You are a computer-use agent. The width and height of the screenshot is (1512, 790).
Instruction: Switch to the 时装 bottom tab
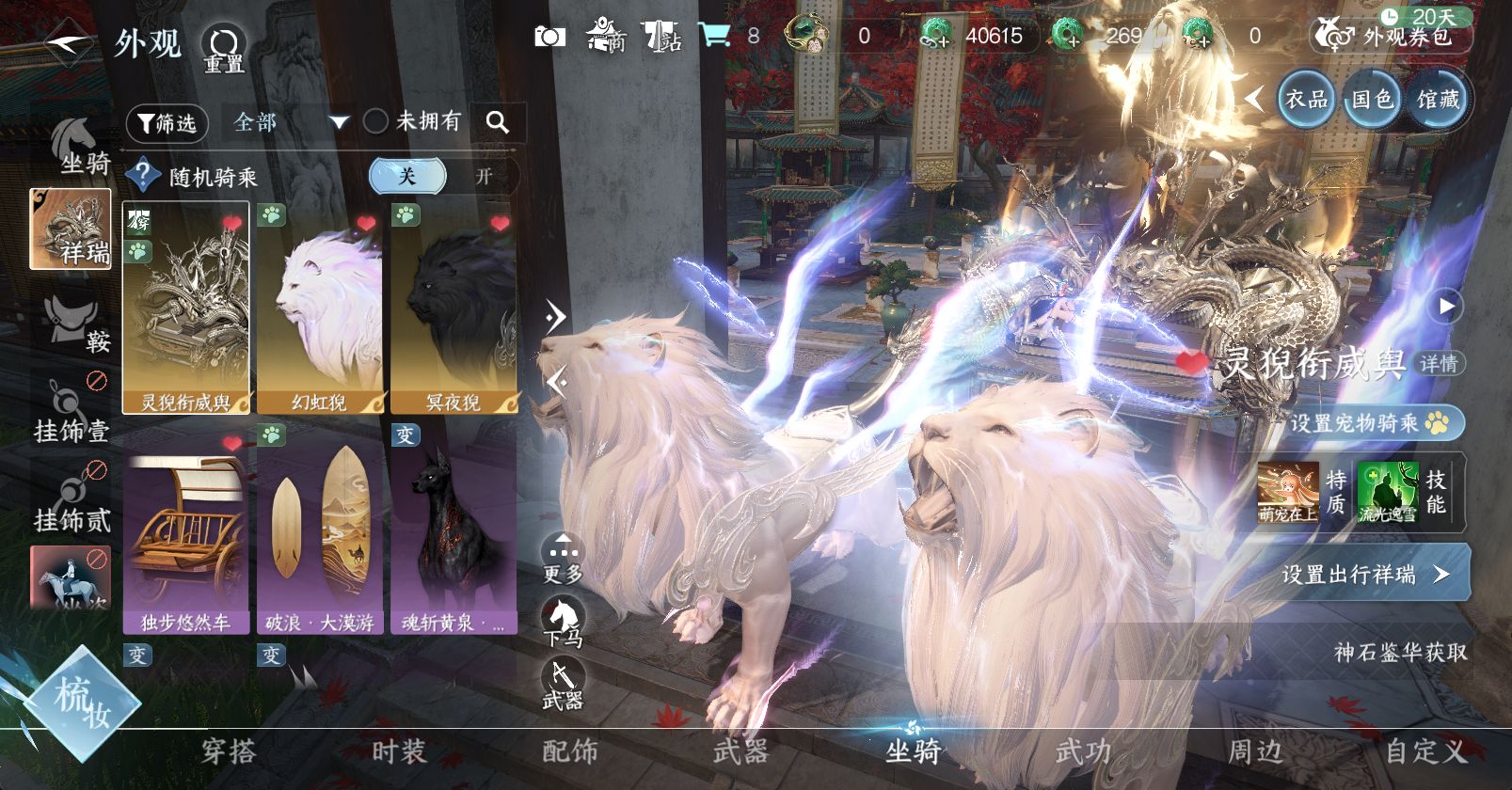click(x=399, y=751)
